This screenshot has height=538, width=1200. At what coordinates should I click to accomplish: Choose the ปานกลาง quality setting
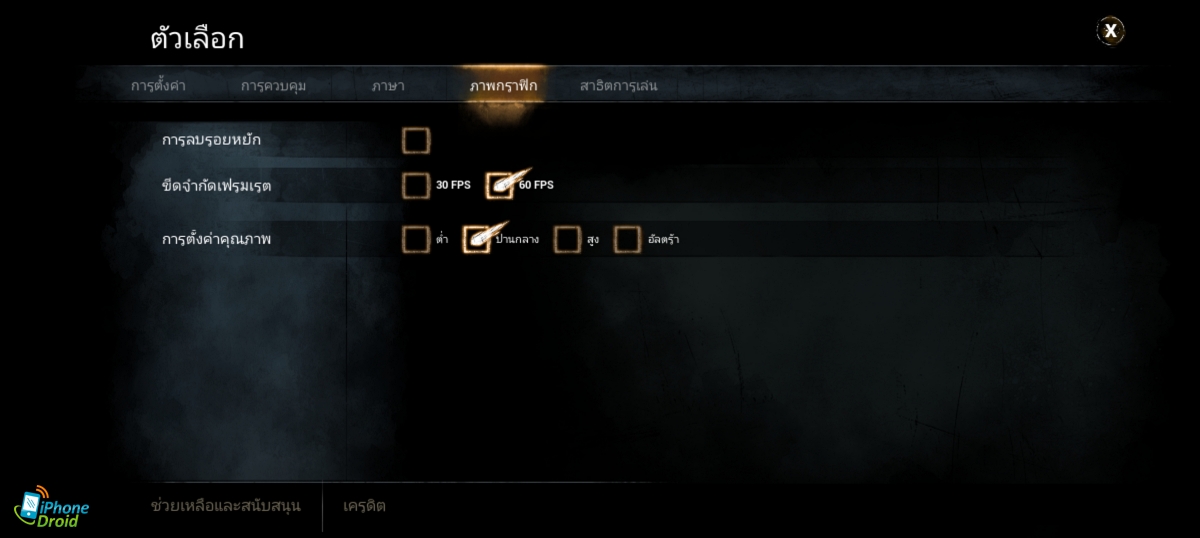coord(477,239)
